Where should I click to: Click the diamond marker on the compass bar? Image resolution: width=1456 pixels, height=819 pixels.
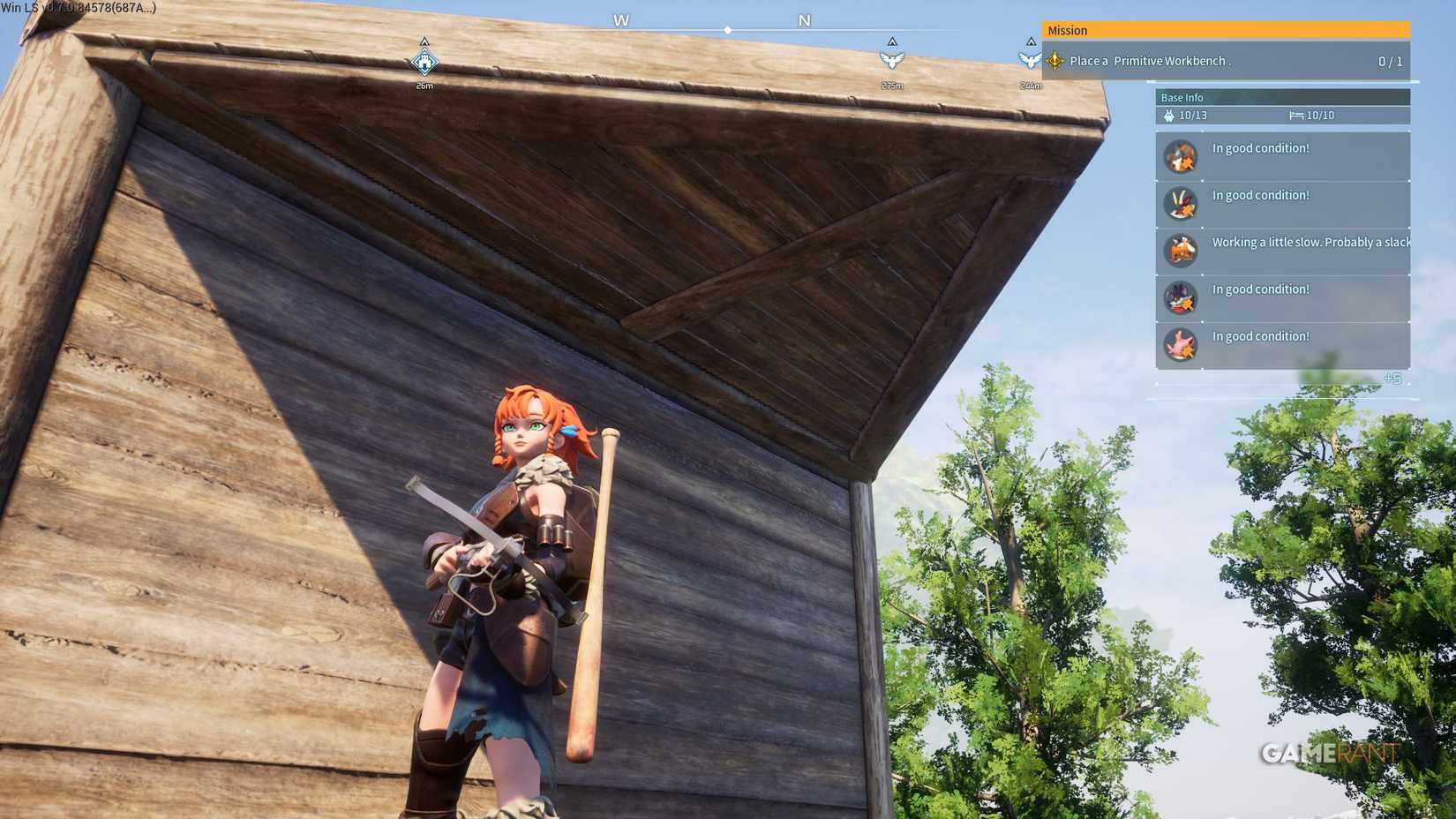click(727, 29)
